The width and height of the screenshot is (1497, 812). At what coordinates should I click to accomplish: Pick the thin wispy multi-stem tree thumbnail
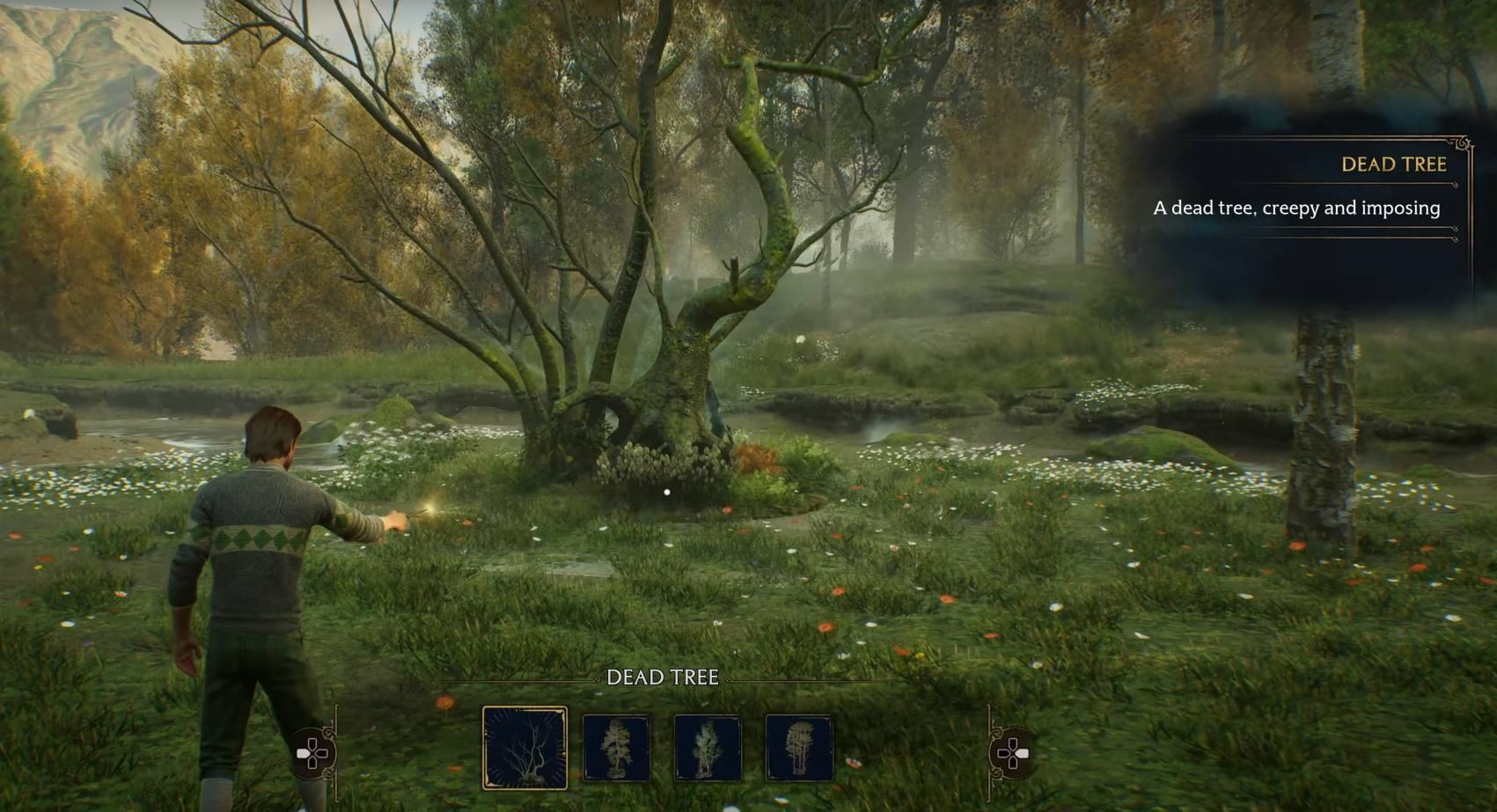click(708, 749)
